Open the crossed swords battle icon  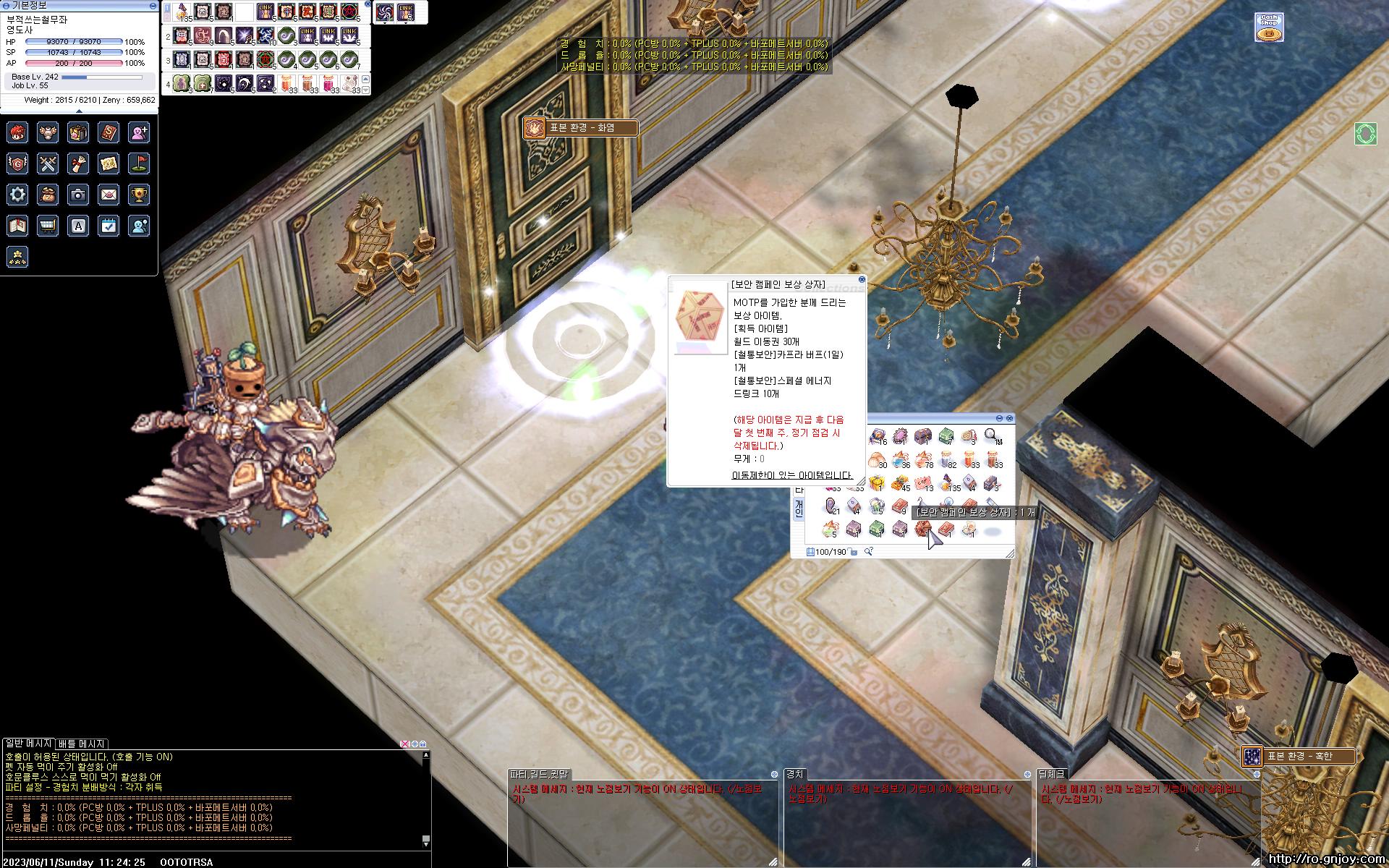(x=48, y=163)
